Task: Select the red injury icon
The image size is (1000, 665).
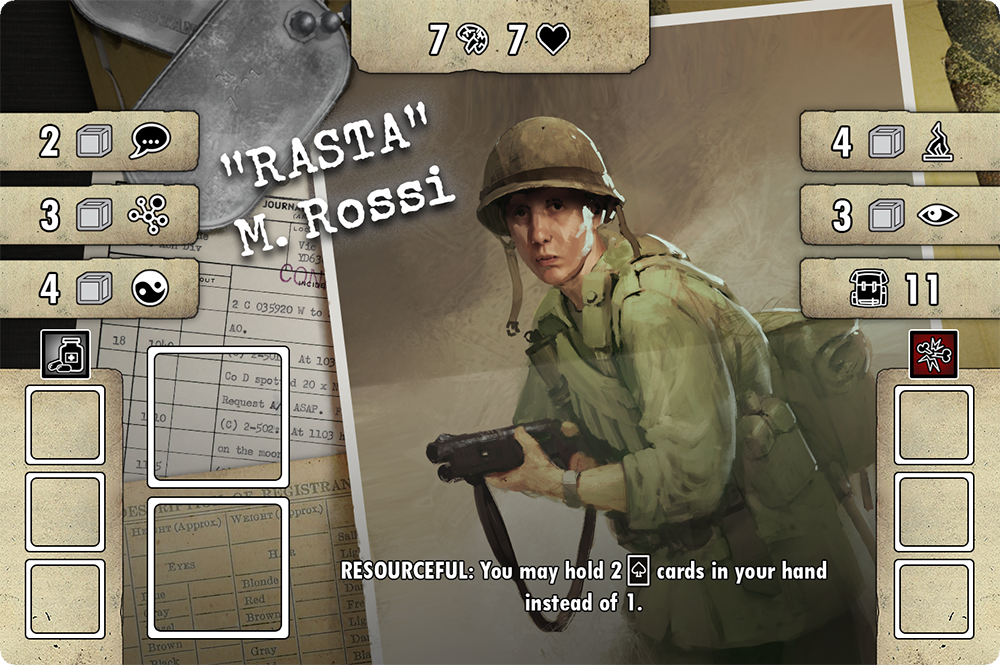Action: click(933, 355)
